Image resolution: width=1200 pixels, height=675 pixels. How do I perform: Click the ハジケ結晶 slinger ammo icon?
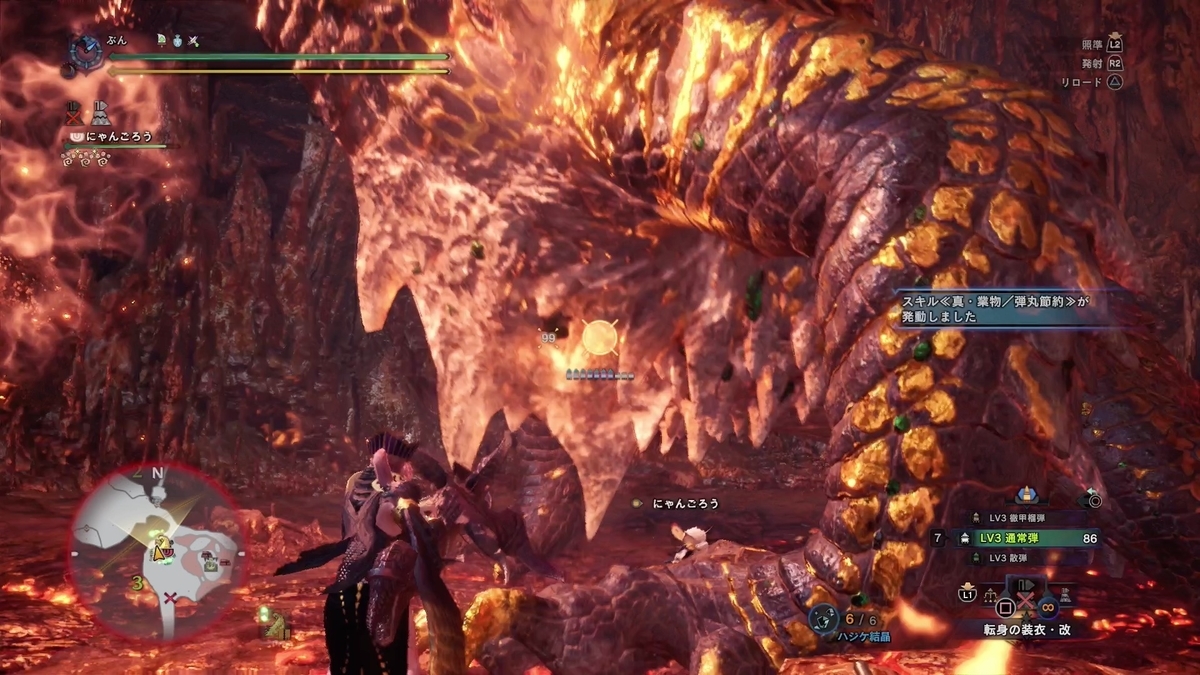(x=823, y=618)
